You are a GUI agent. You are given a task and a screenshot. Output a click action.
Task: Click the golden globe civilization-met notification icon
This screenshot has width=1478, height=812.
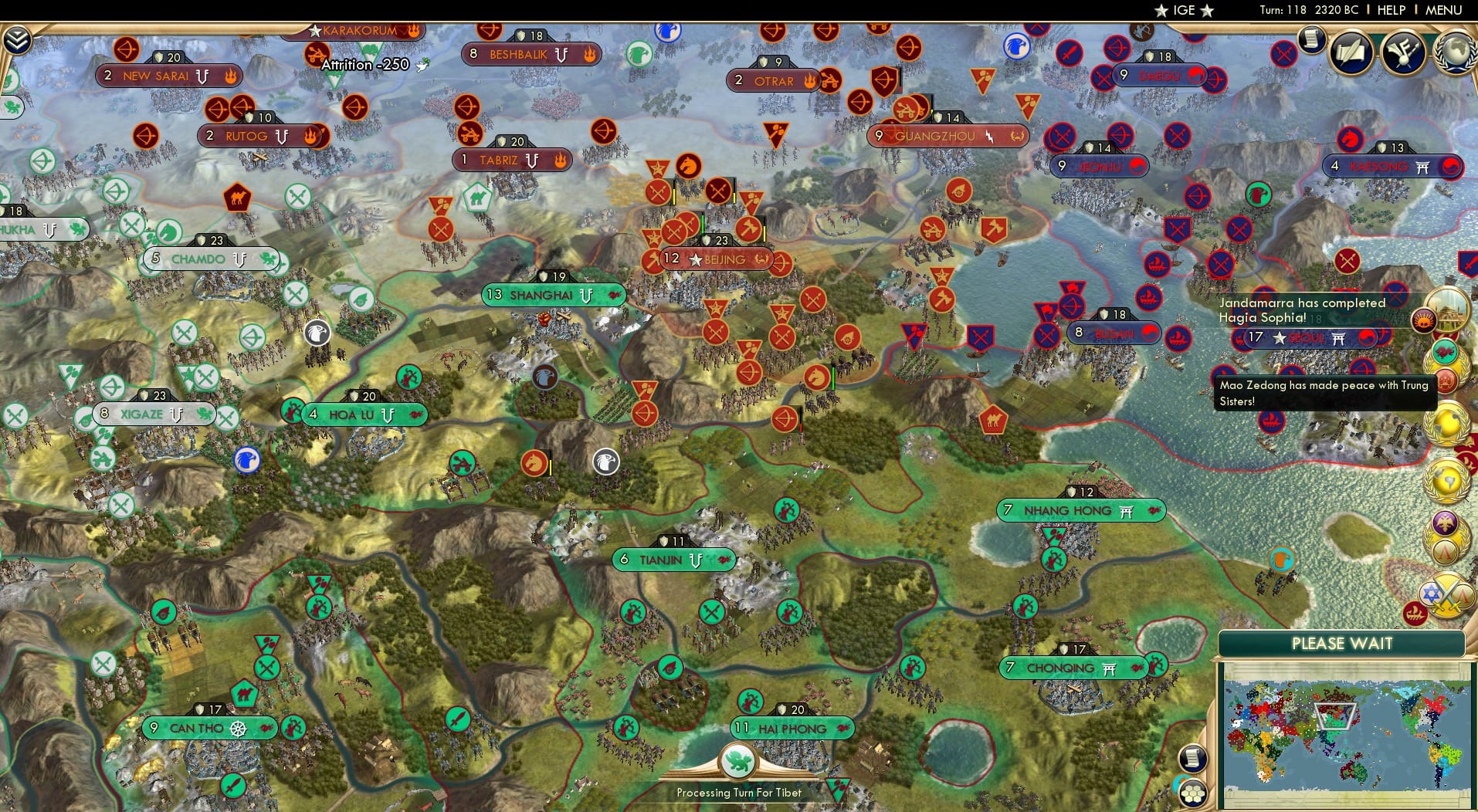pos(1447,421)
